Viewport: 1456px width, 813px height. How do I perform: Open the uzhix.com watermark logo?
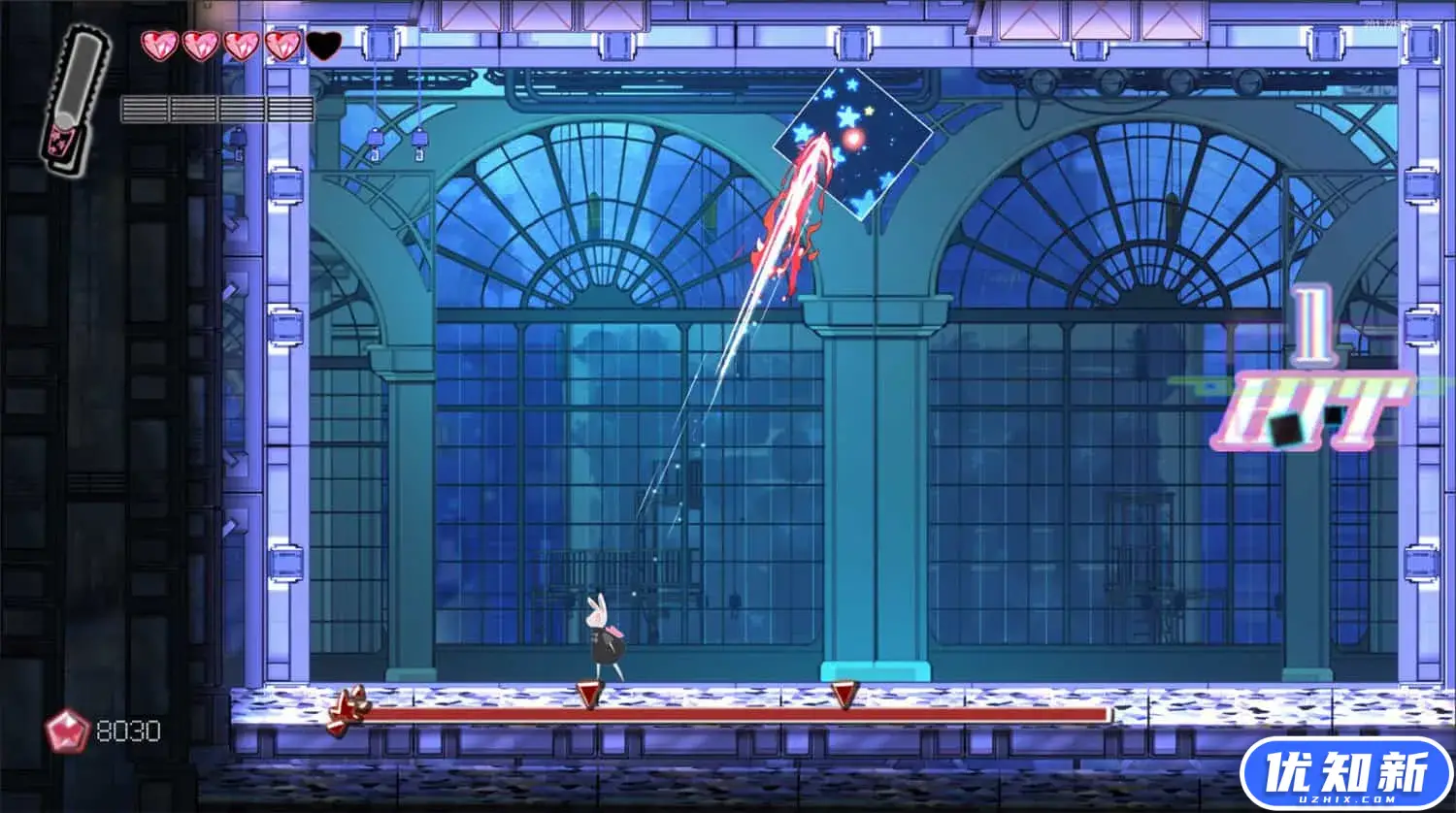tap(1345, 773)
